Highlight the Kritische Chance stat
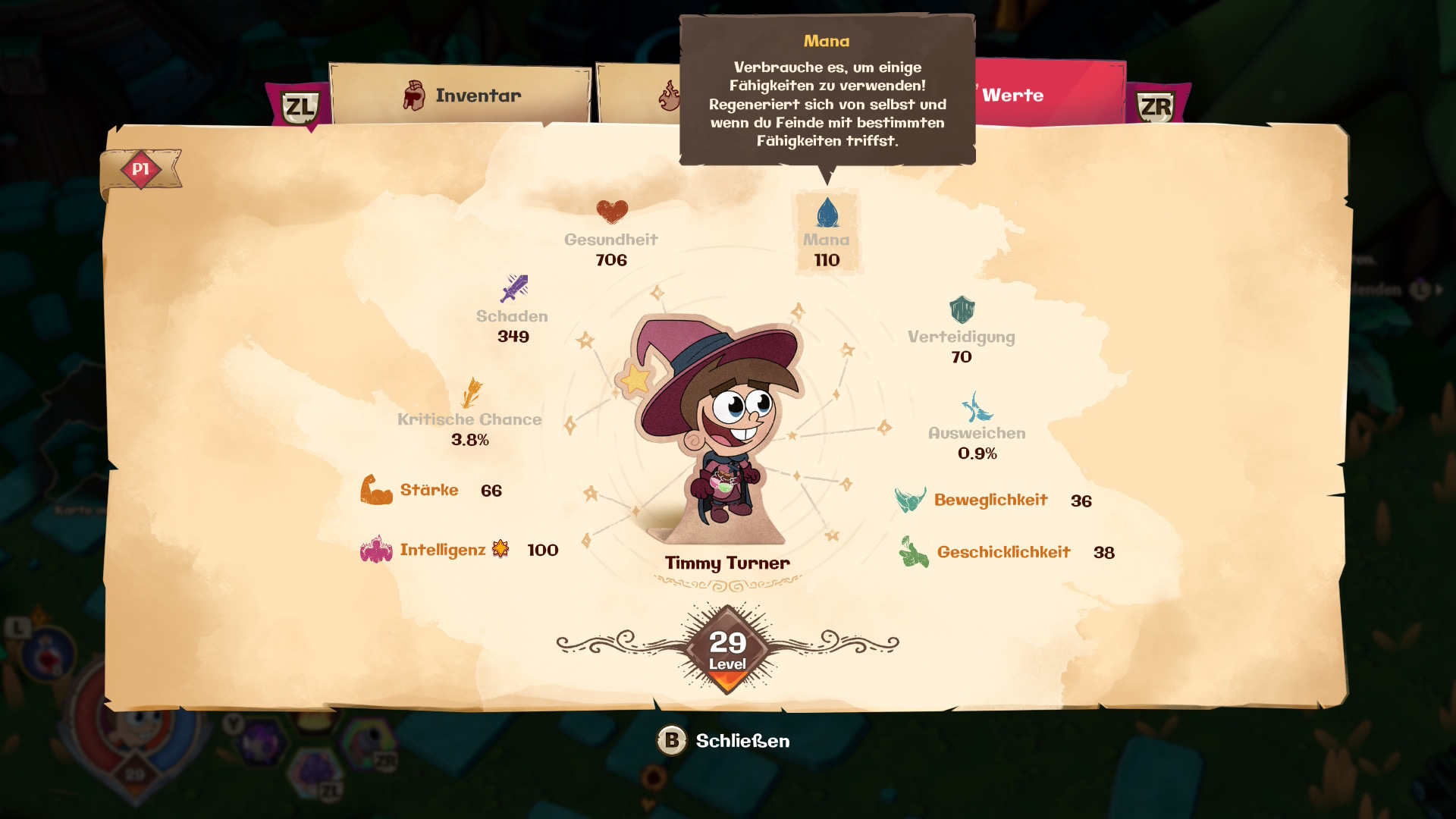 tap(470, 413)
